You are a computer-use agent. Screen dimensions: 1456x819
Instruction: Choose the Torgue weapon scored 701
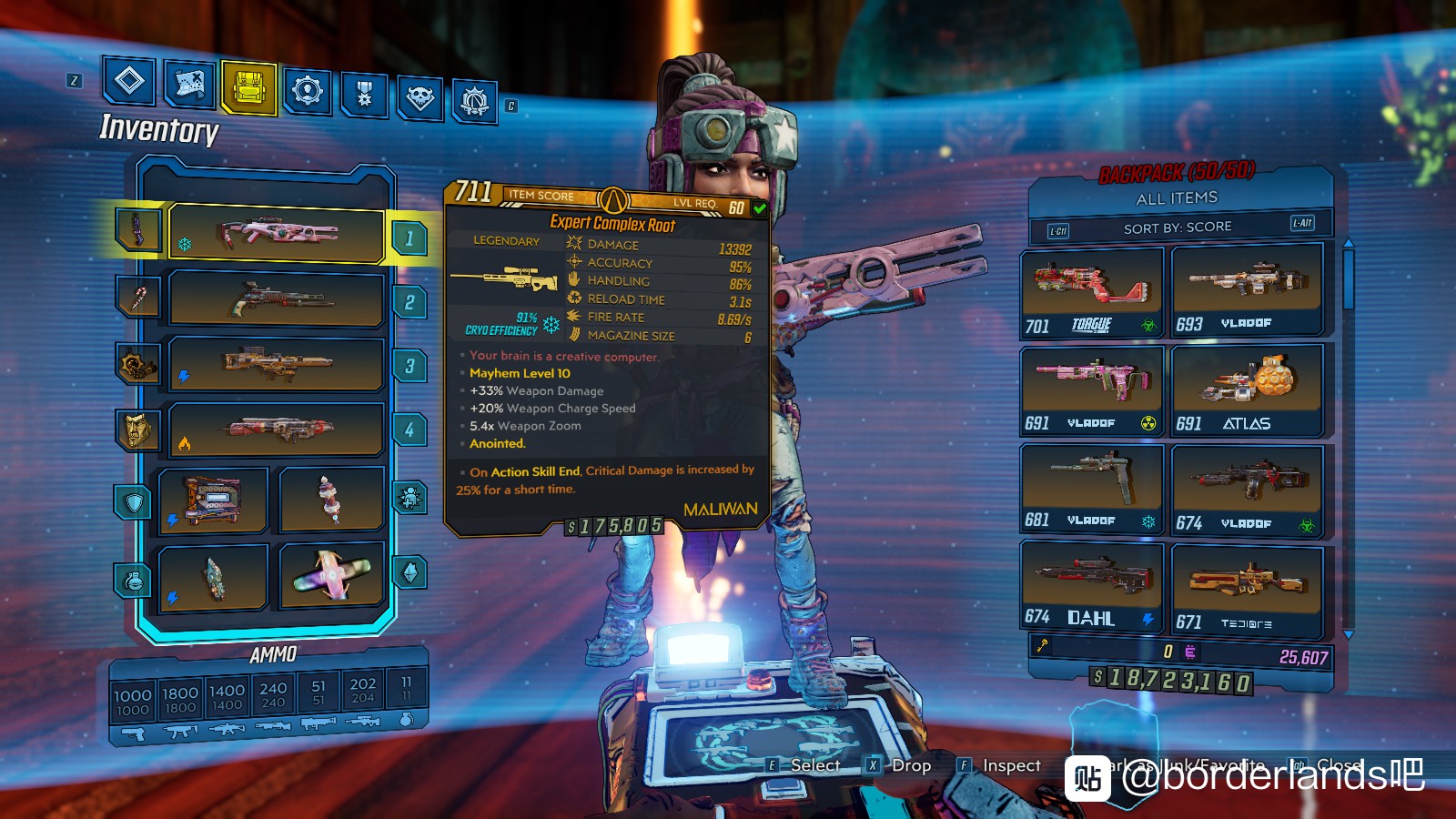click(1092, 291)
